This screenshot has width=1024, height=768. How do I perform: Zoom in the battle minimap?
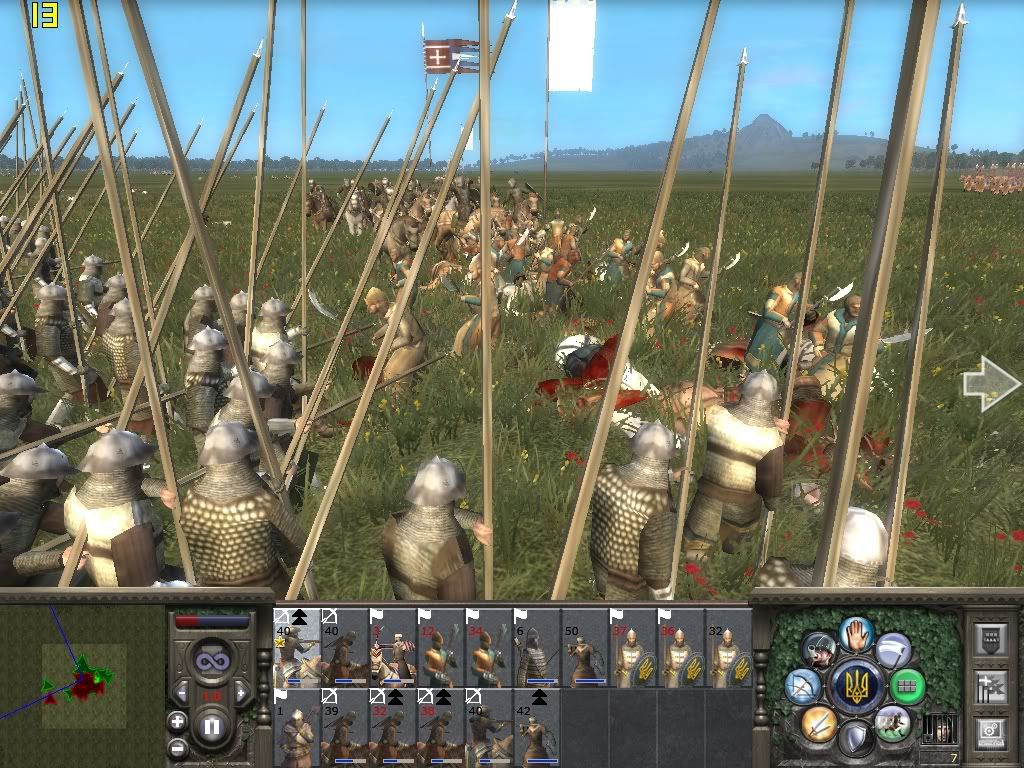point(177,721)
